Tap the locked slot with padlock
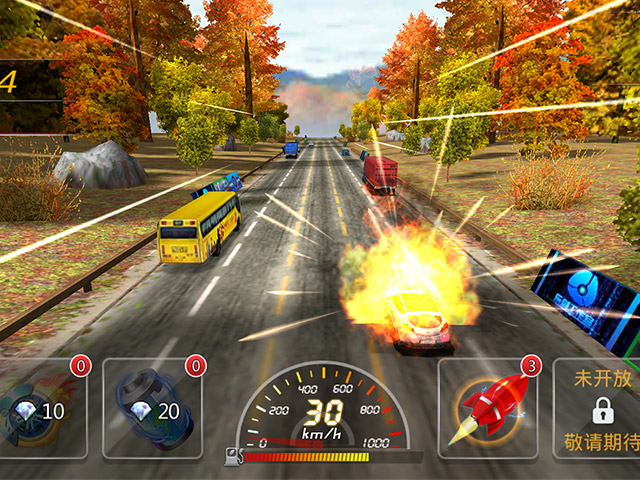Screen dimensions: 640x480 point(600,408)
